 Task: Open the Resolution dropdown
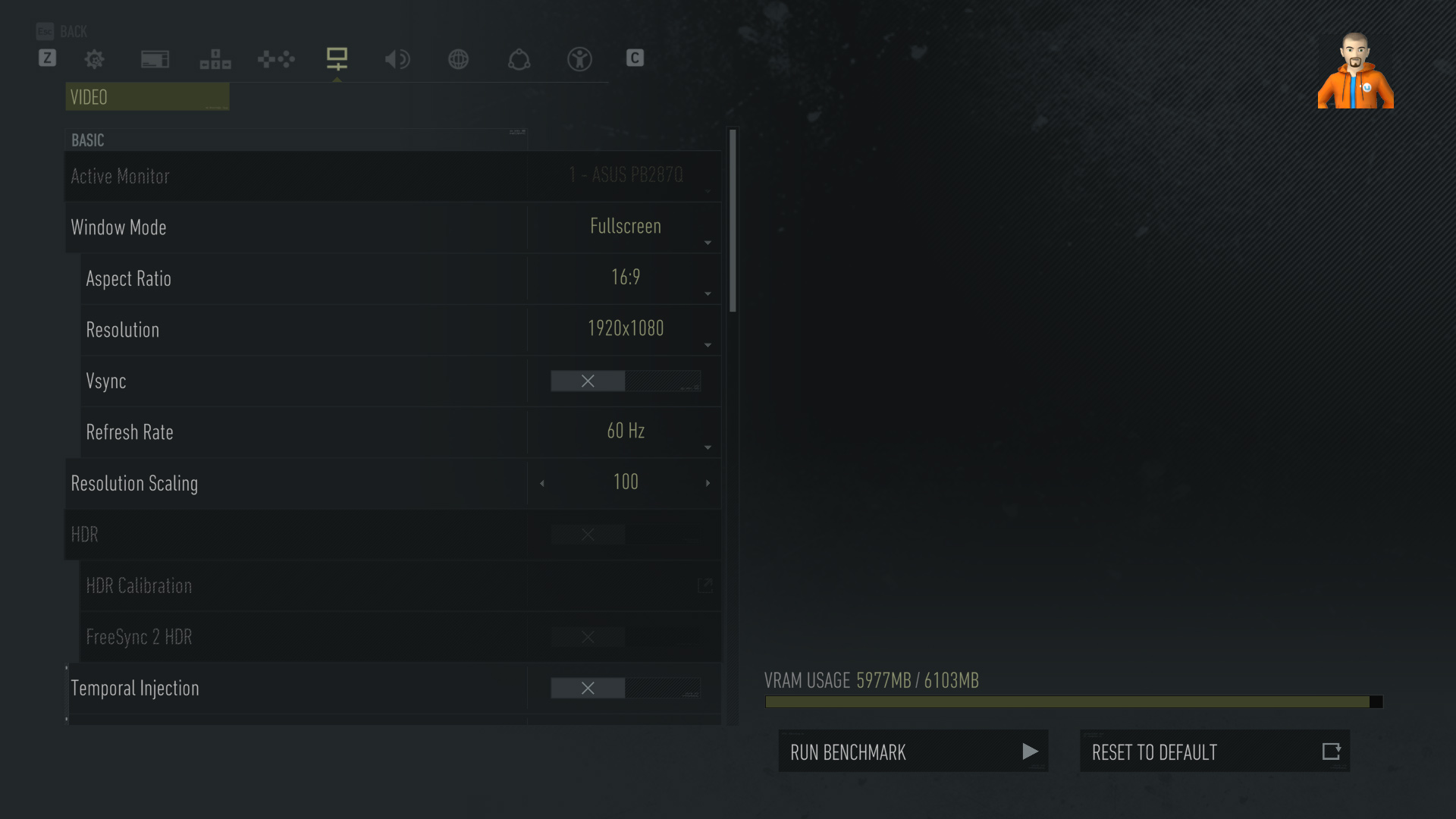coord(625,329)
